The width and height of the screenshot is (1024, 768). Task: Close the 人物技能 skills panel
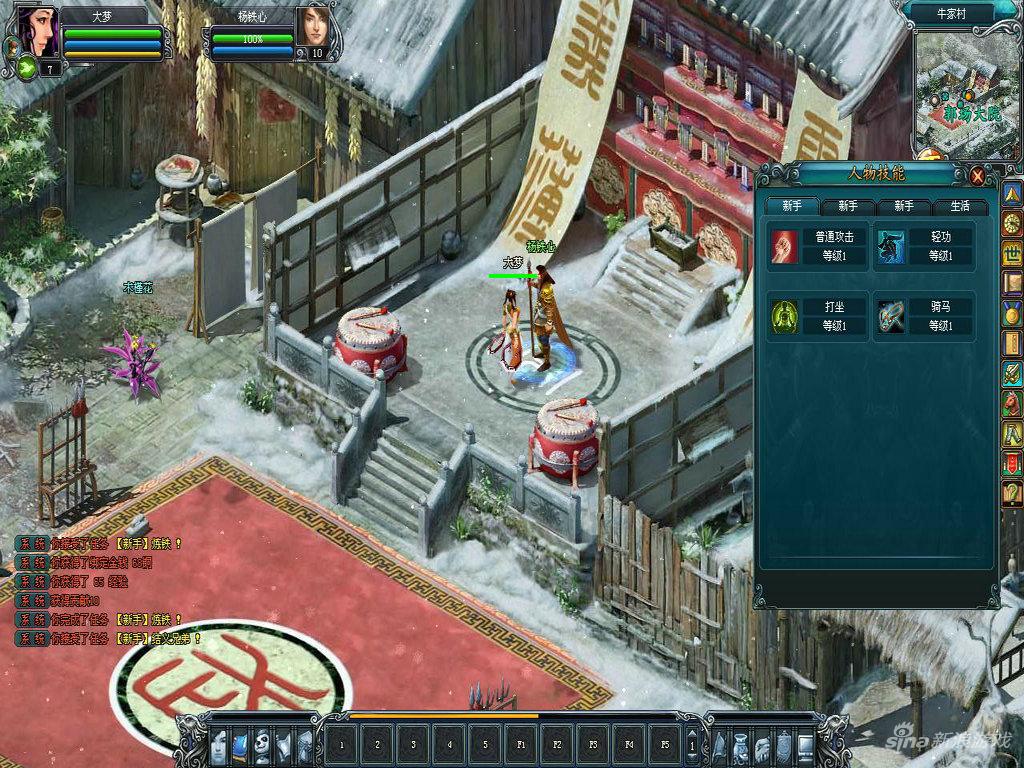[x=977, y=176]
